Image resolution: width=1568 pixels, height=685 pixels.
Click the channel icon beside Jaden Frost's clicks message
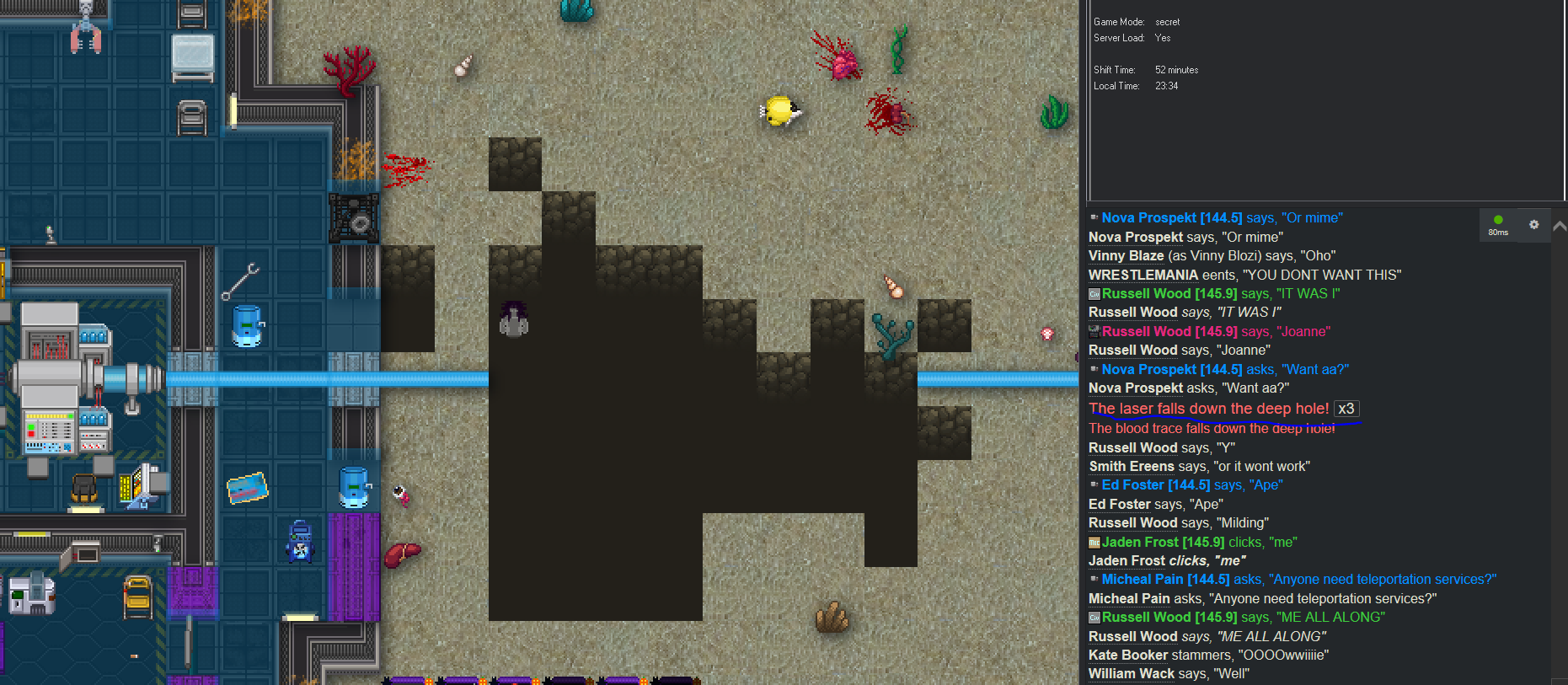click(1094, 541)
